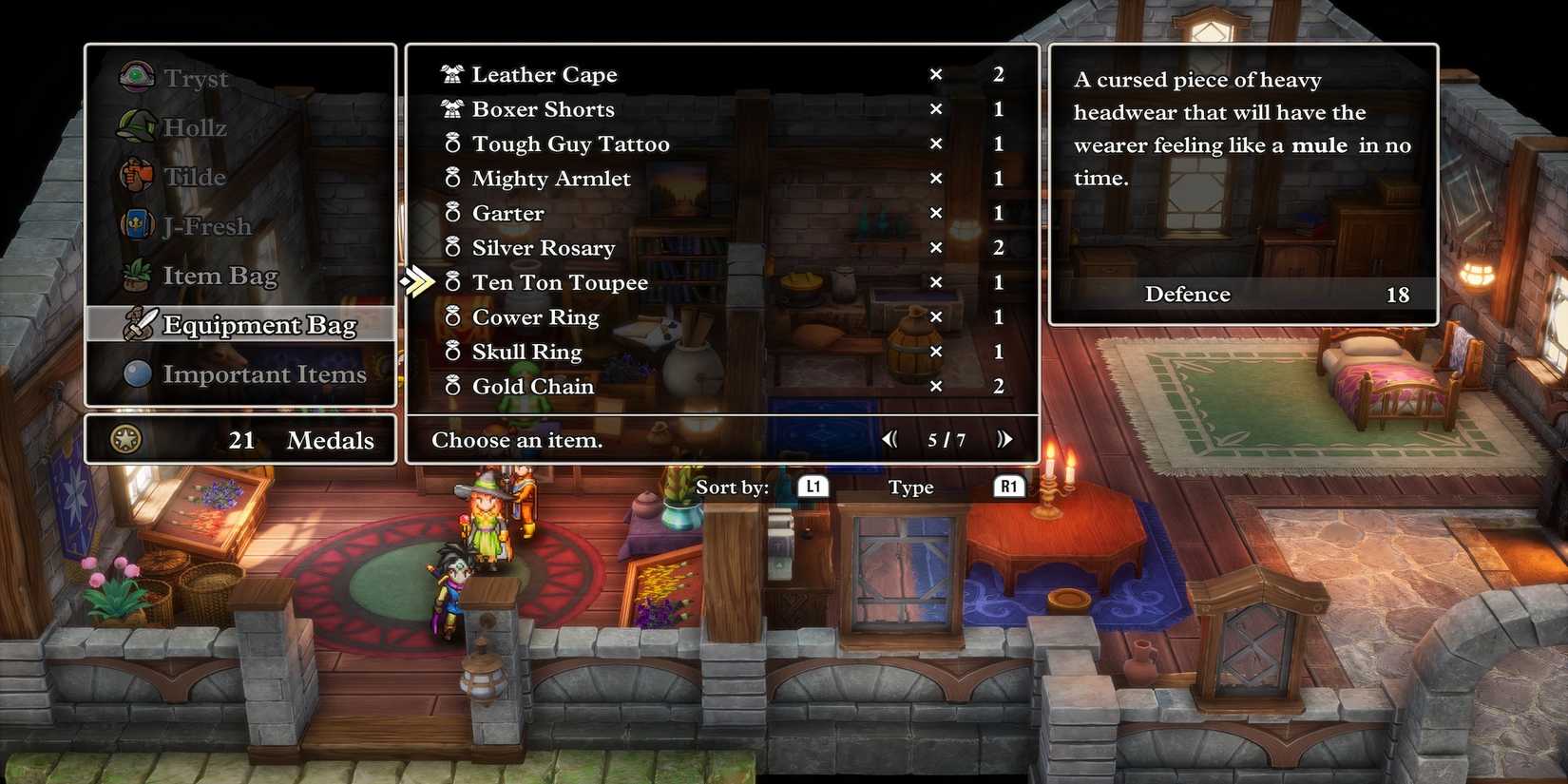Click the previous page arrow

pyautogui.click(x=889, y=439)
